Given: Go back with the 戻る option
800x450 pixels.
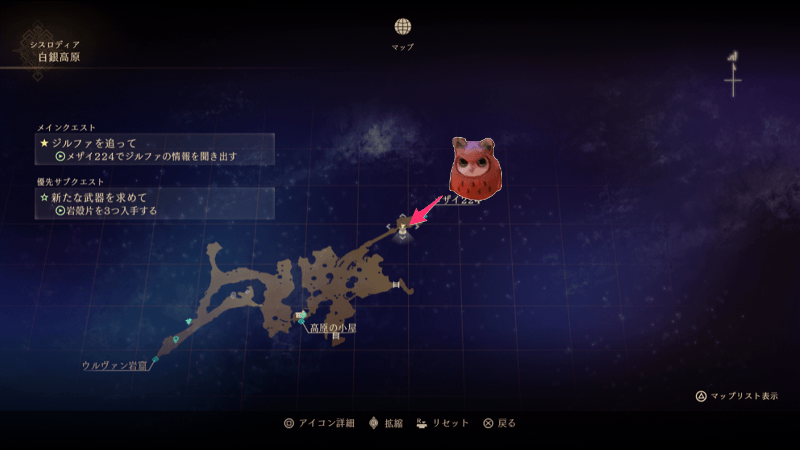Looking at the screenshot, I should (x=499, y=423).
